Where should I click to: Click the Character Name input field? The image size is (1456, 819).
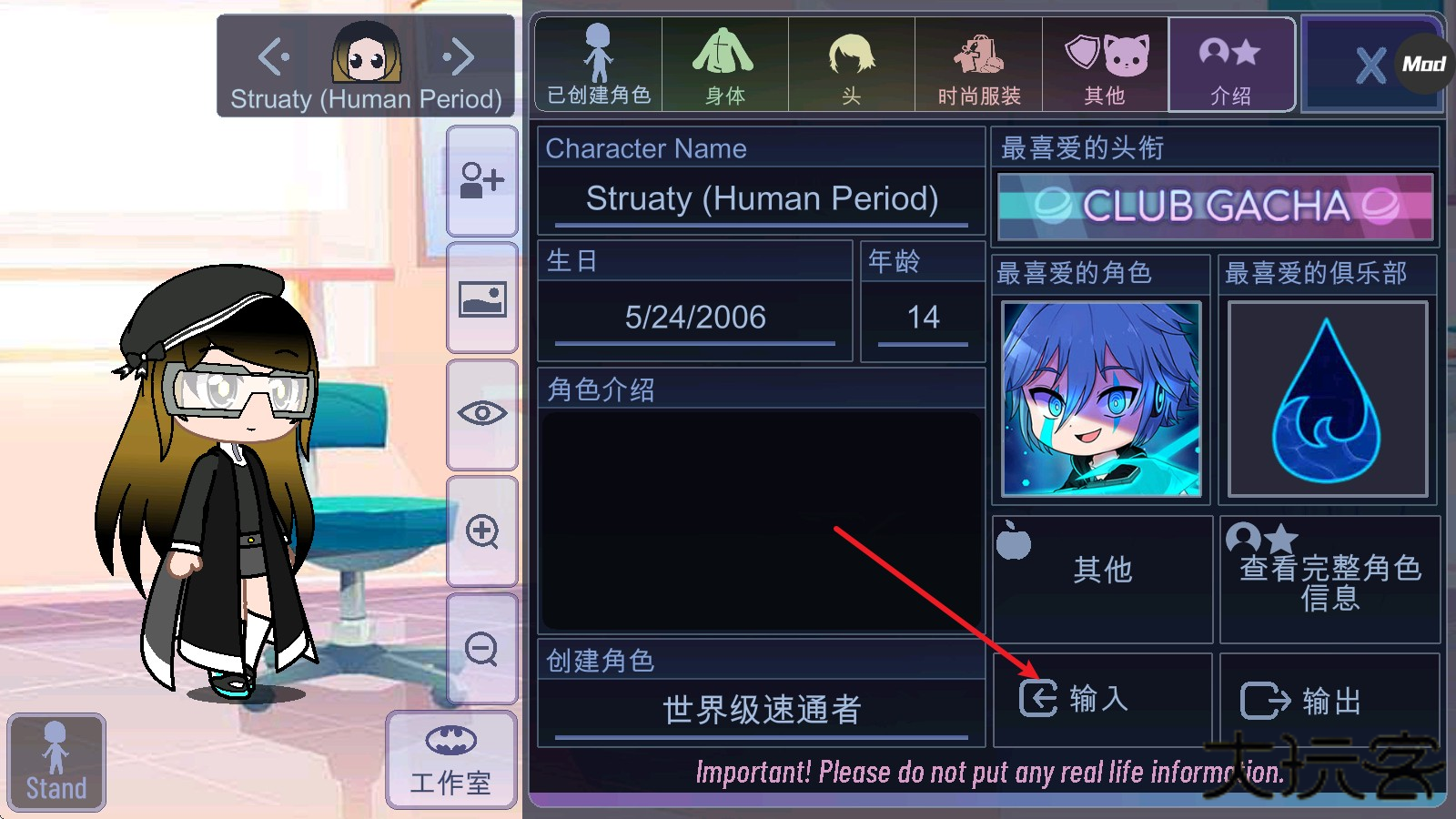761,198
